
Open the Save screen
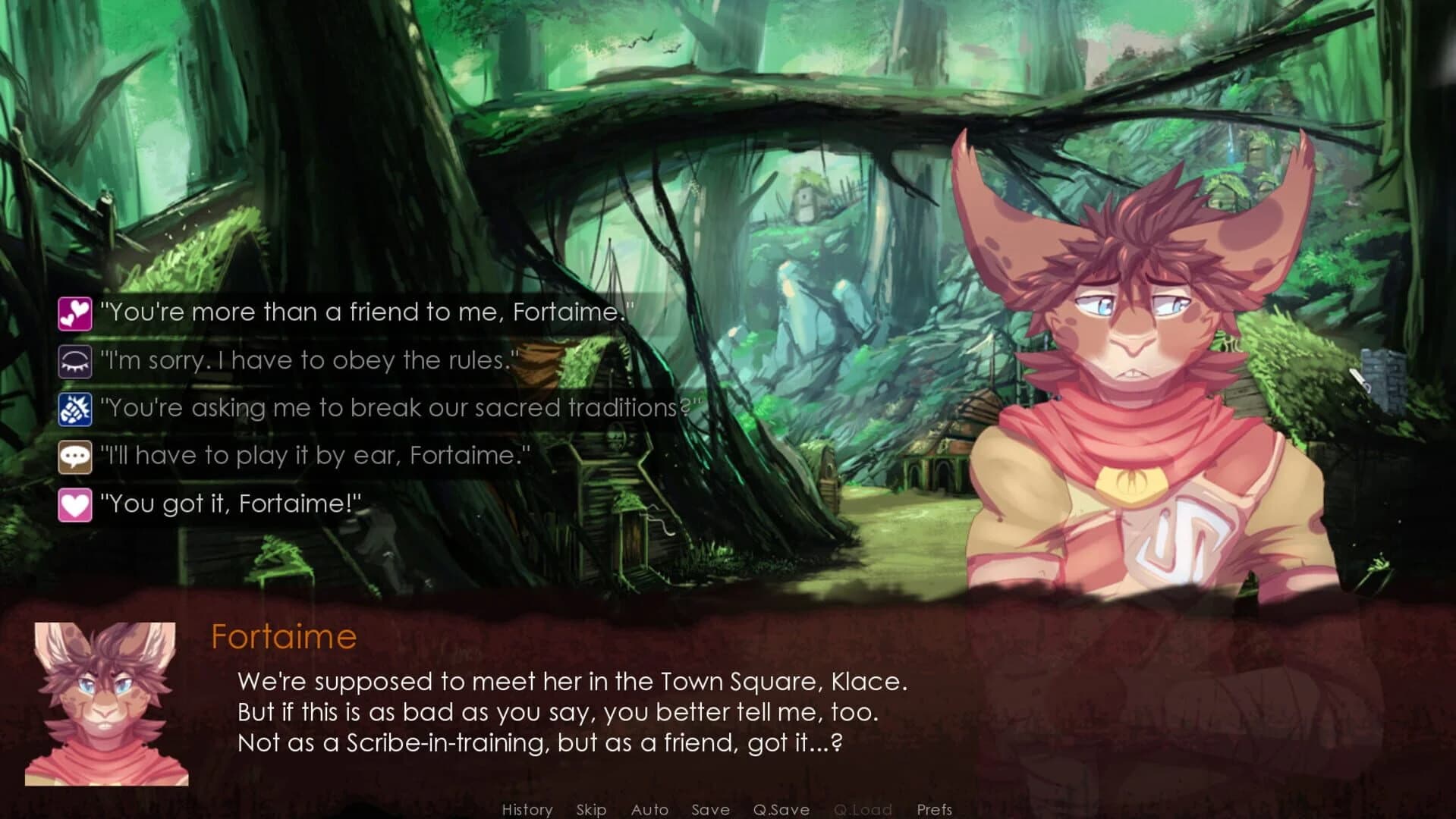click(x=710, y=809)
